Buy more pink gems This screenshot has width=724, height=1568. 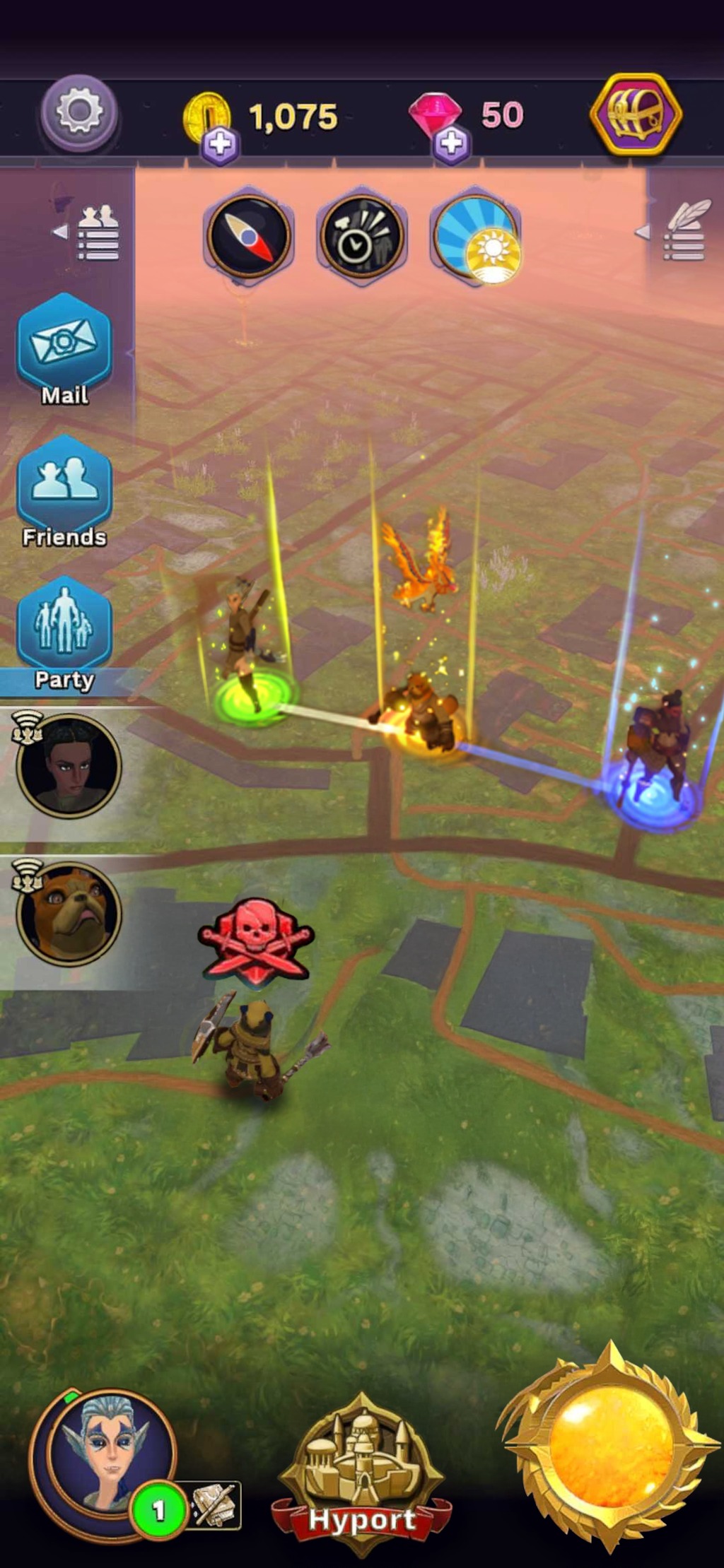click(x=451, y=143)
